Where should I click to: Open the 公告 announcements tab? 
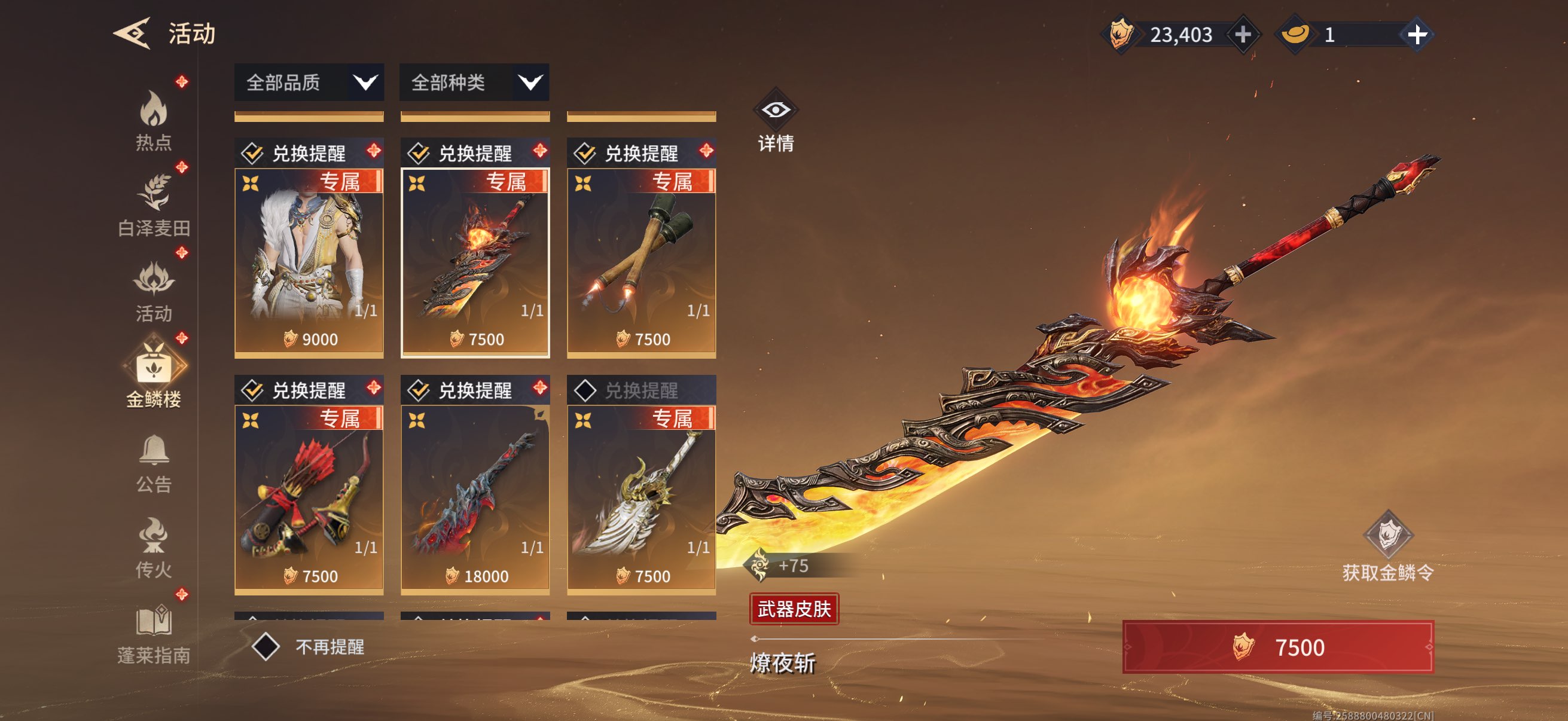click(x=153, y=462)
